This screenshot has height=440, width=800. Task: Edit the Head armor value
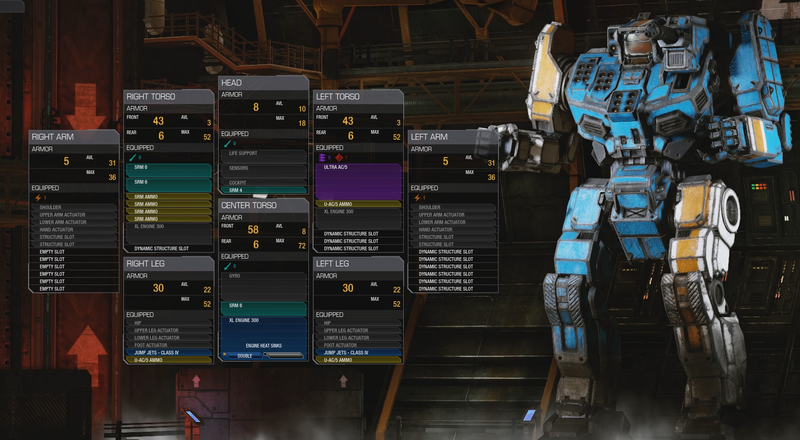pyautogui.click(x=256, y=107)
